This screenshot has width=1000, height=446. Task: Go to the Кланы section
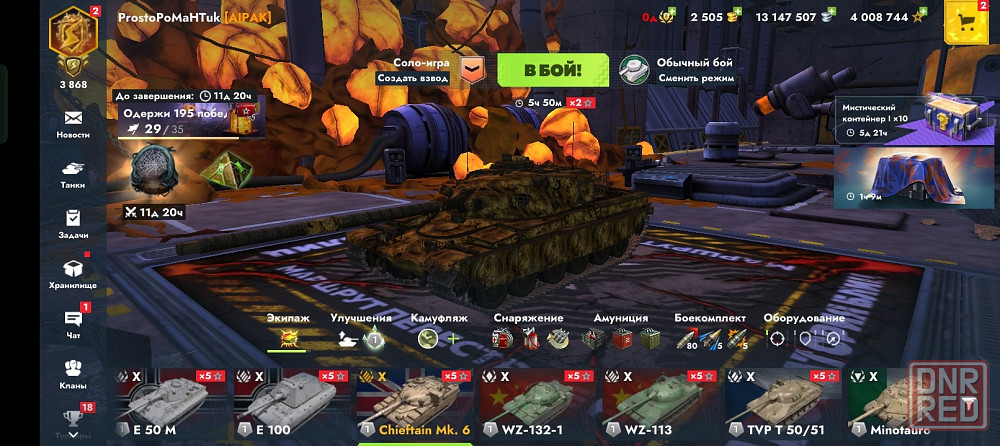click(x=73, y=373)
